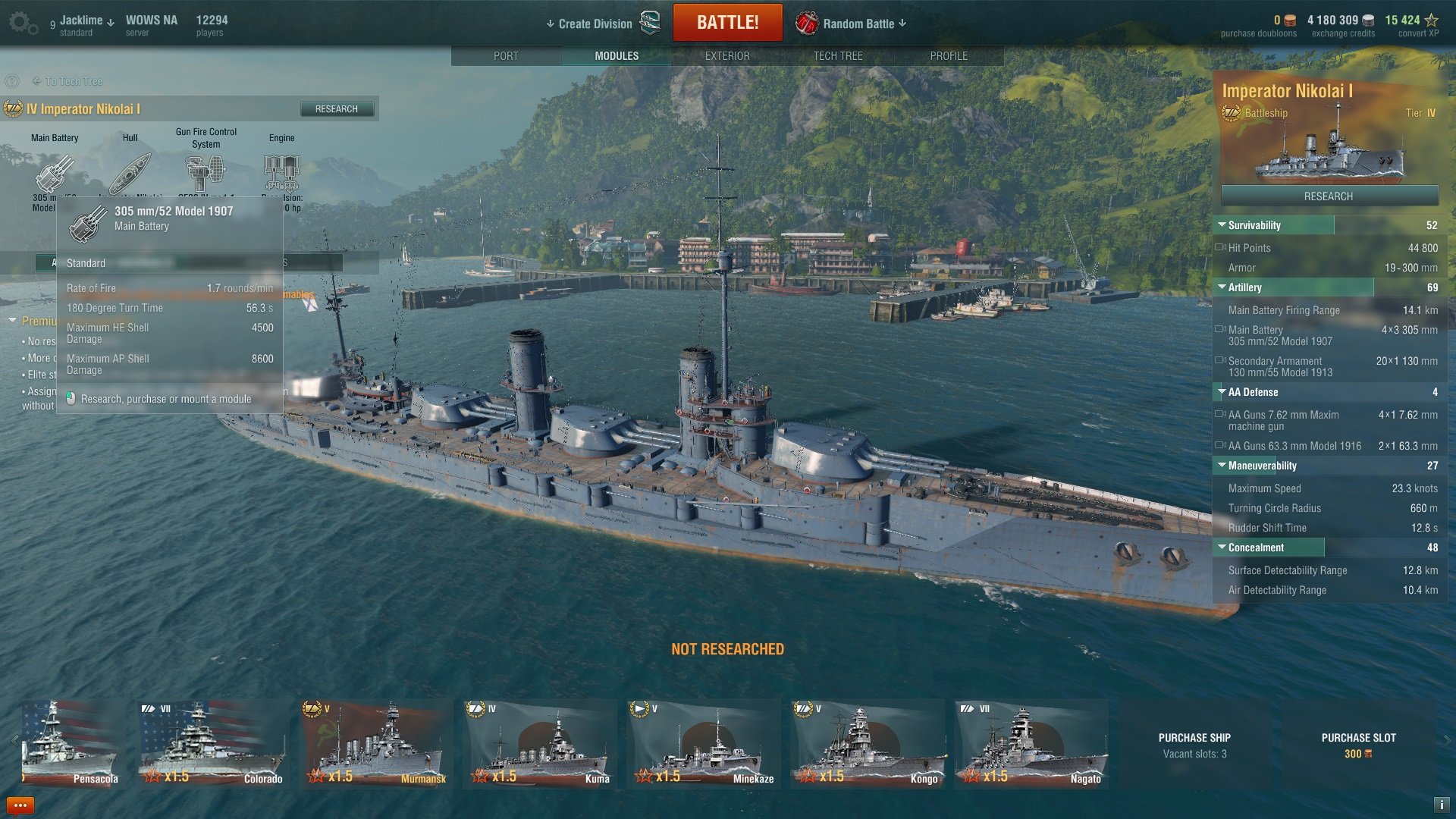1456x819 pixels.
Task: Open the orange chat button
Action: (20, 805)
